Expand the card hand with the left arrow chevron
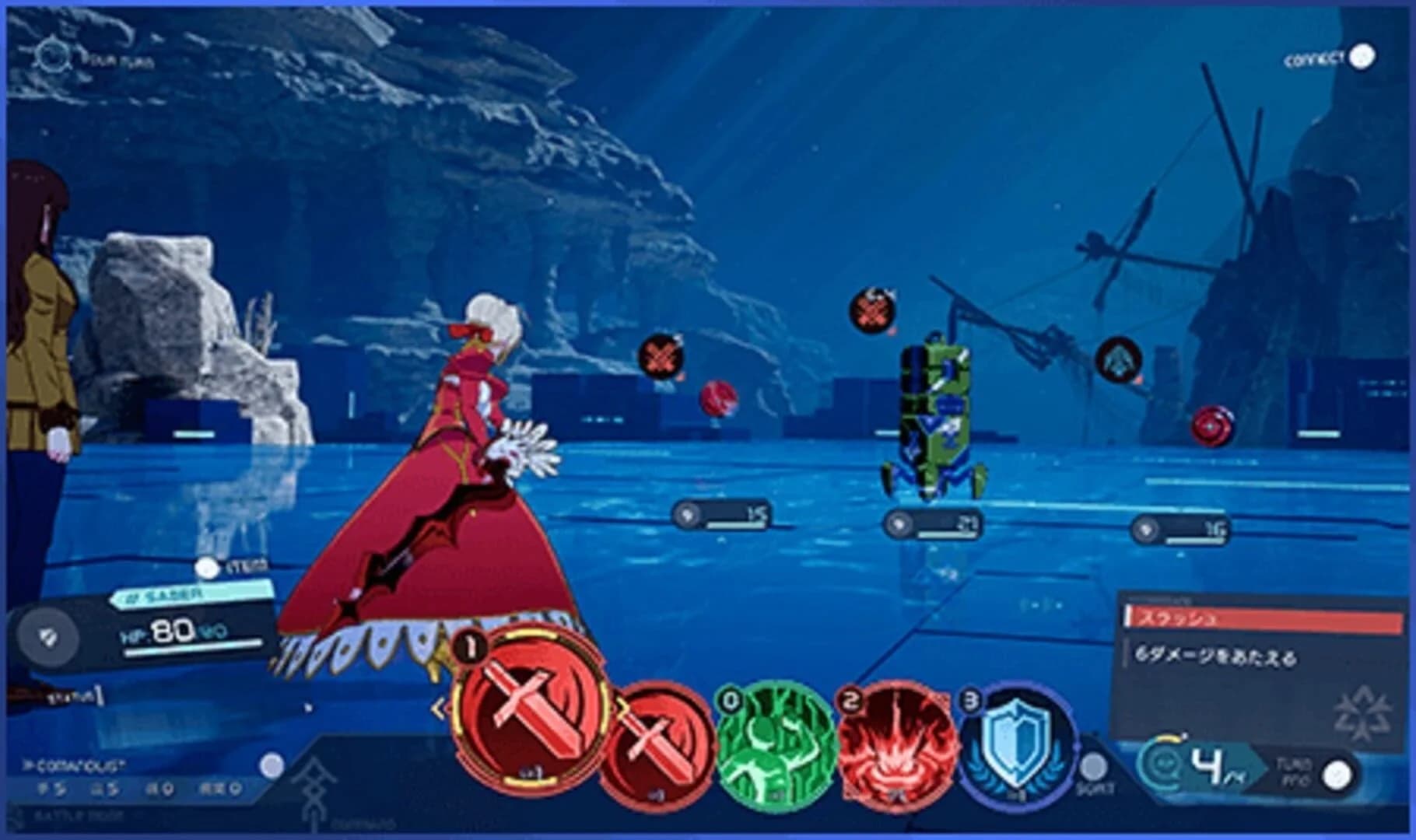Image resolution: width=1416 pixels, height=840 pixels. [440, 707]
